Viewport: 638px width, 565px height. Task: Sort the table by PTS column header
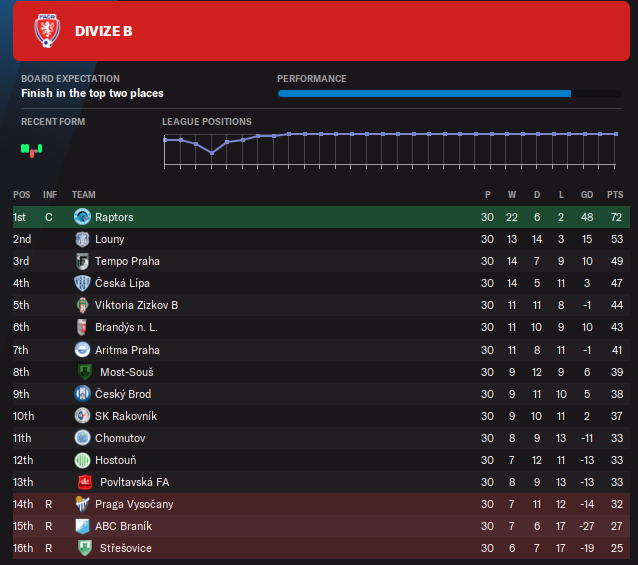(x=614, y=194)
